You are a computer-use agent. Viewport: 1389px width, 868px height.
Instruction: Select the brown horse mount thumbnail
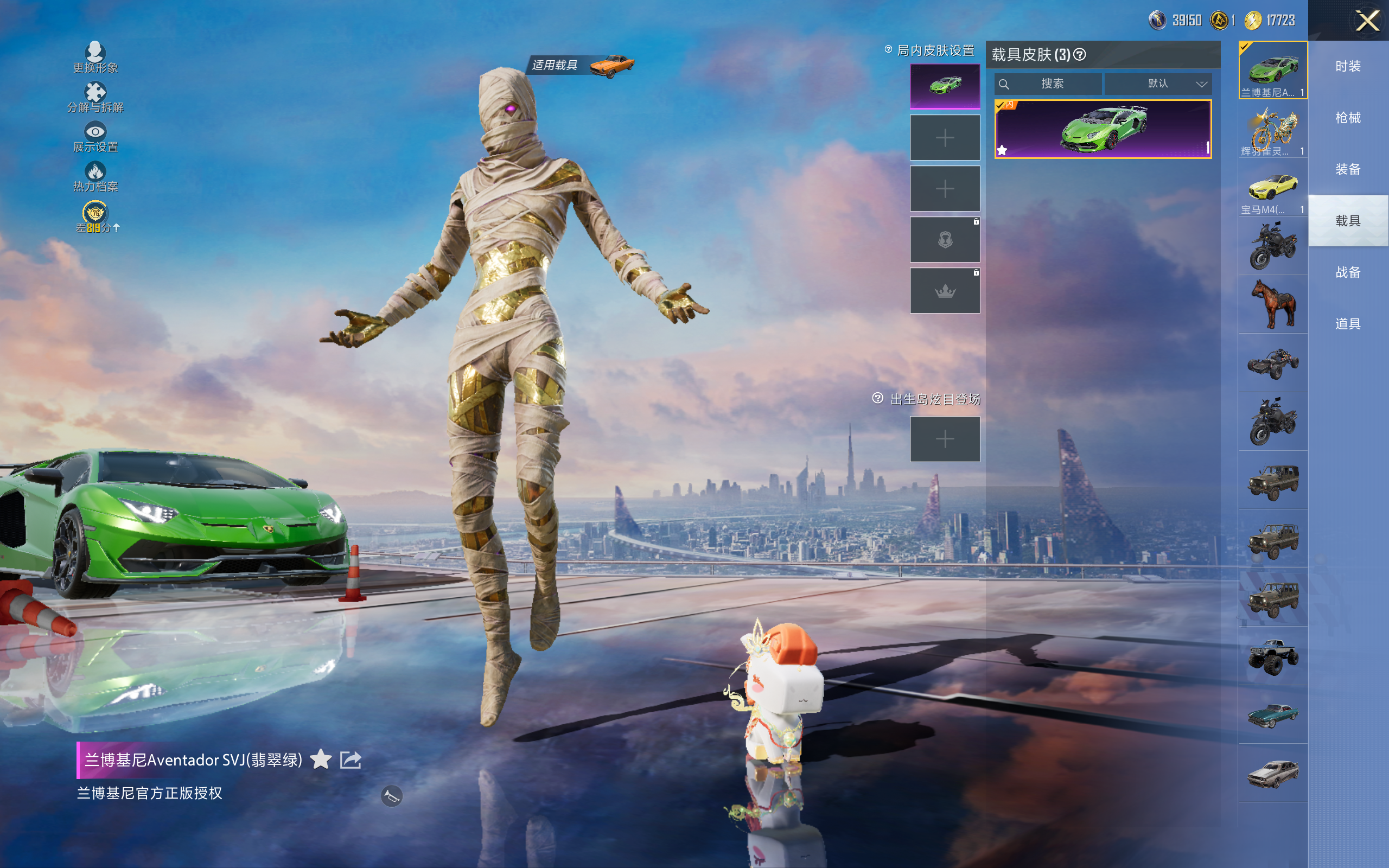pos(1272,304)
